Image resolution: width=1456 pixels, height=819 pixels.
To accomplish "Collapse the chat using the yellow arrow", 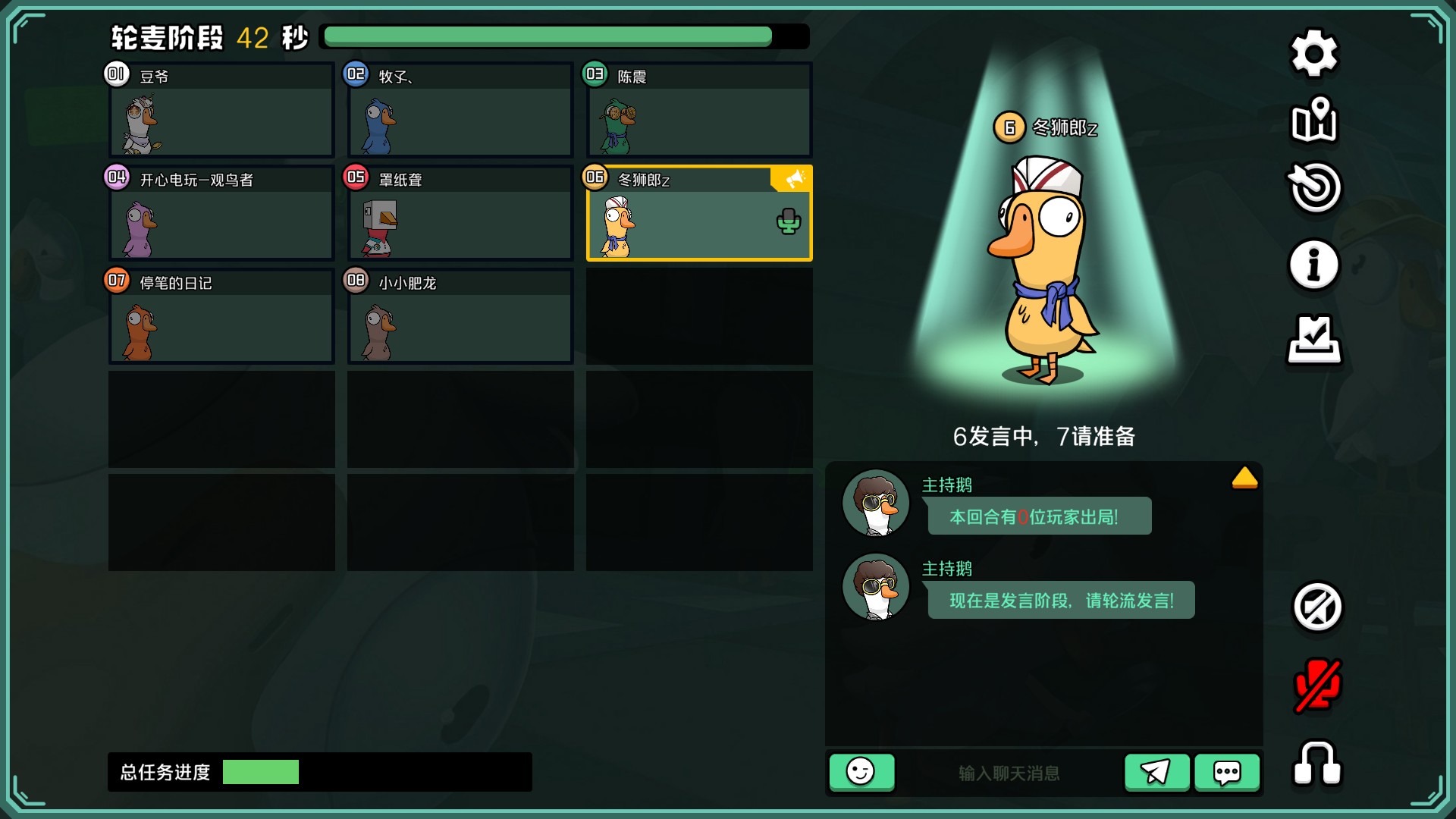I will pyautogui.click(x=1244, y=478).
